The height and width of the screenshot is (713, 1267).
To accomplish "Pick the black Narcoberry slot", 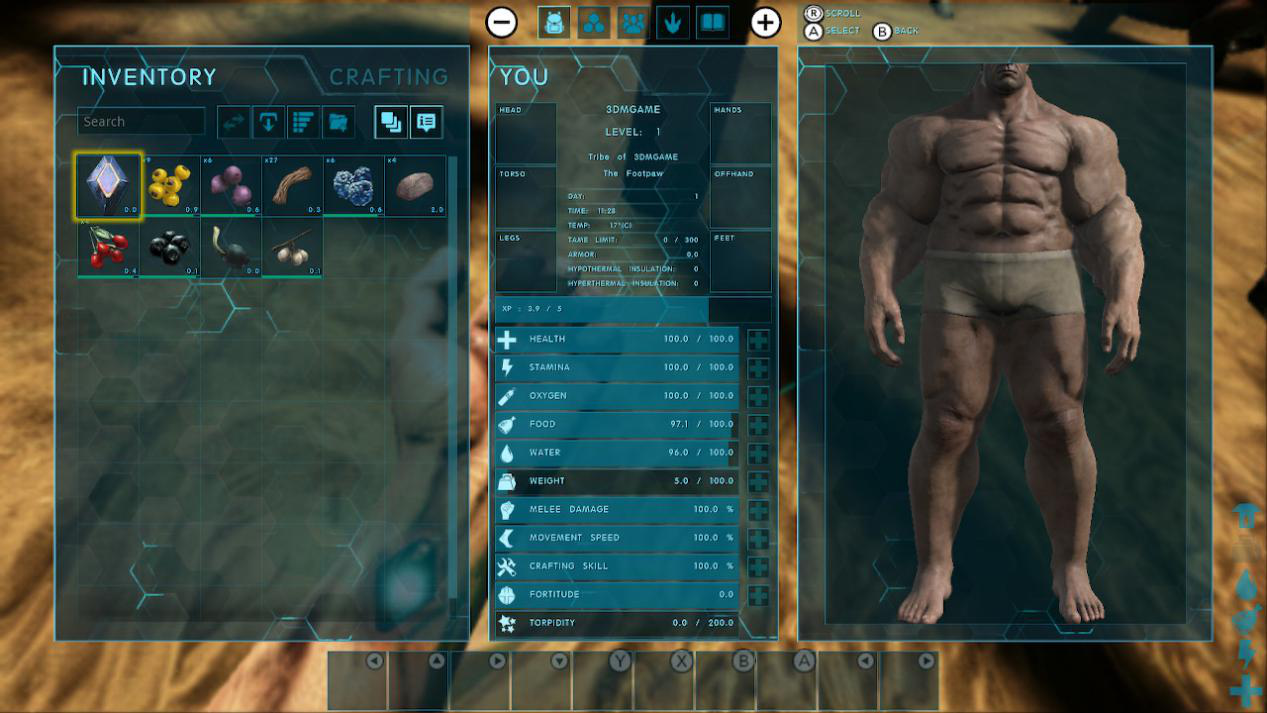I will (x=170, y=247).
